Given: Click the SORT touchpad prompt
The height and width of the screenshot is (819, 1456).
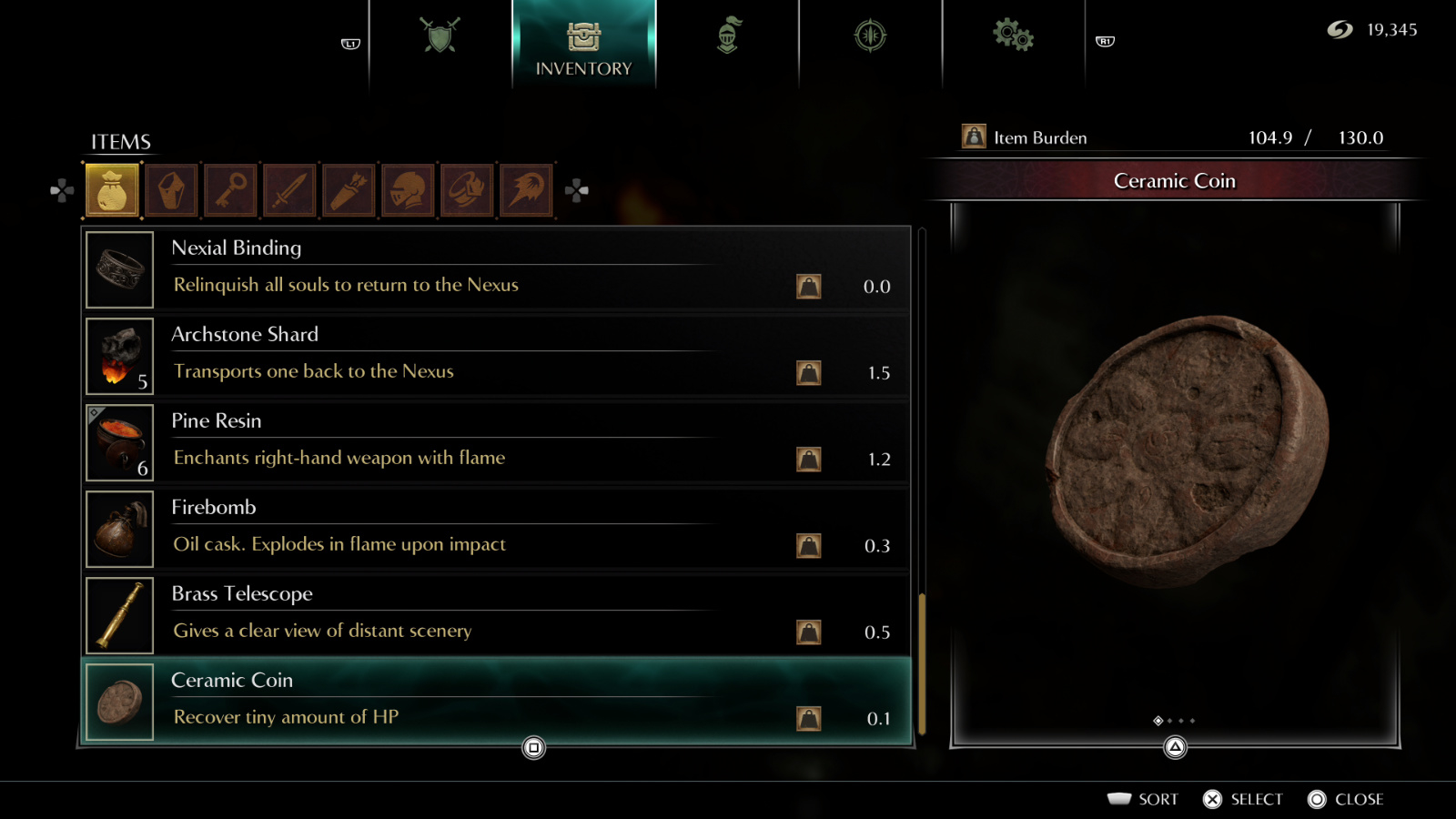Looking at the screenshot, I should (x=1145, y=799).
